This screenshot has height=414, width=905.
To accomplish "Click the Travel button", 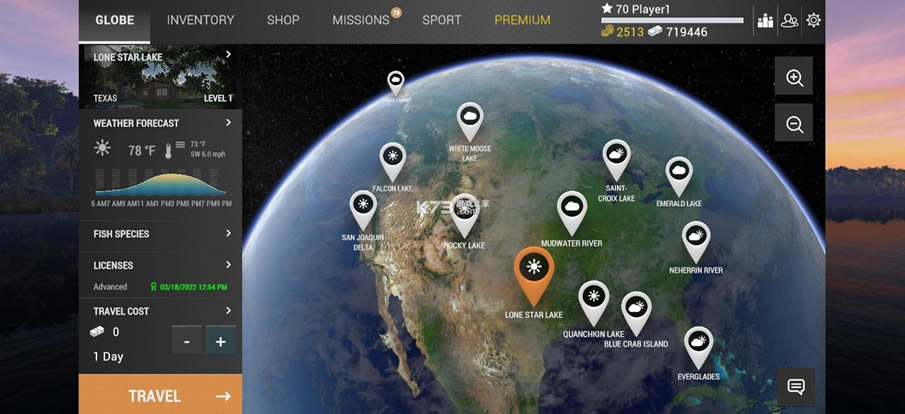I will click(x=160, y=395).
